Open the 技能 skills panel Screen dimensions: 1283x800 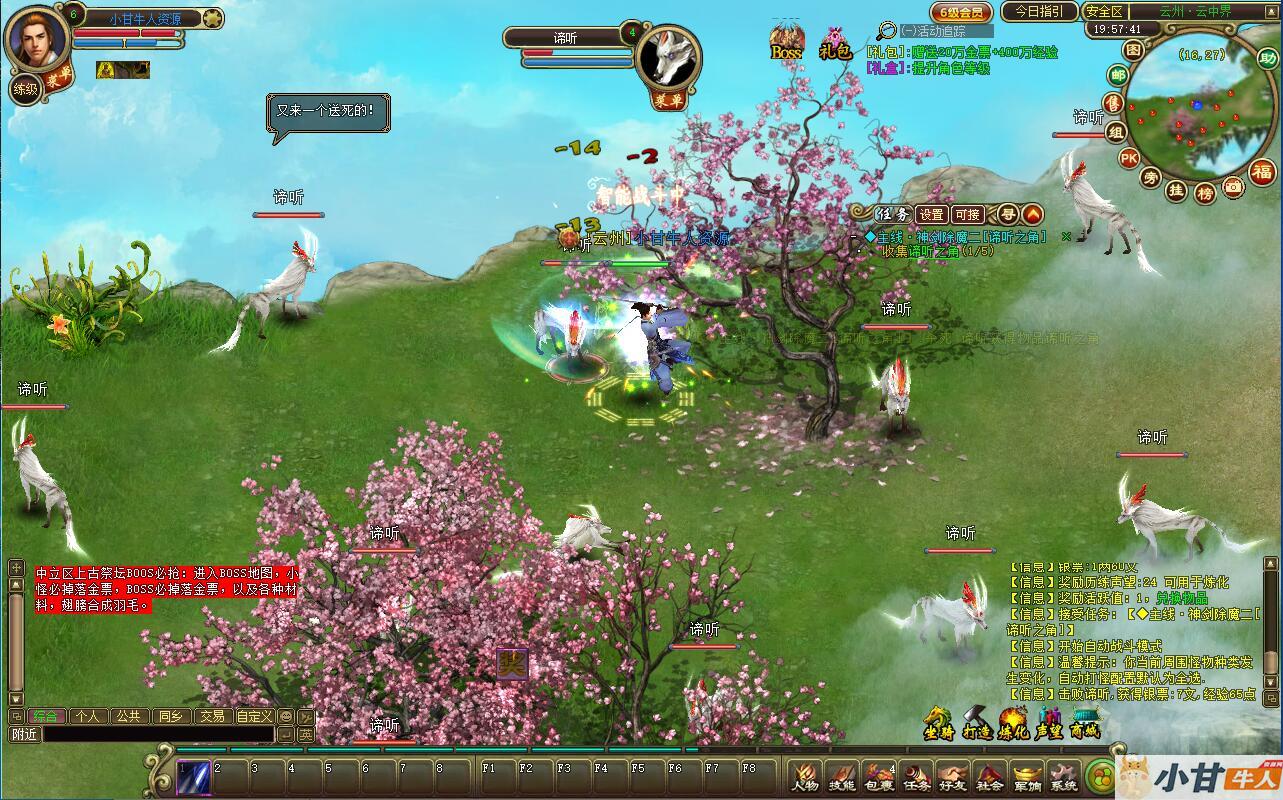[x=841, y=776]
